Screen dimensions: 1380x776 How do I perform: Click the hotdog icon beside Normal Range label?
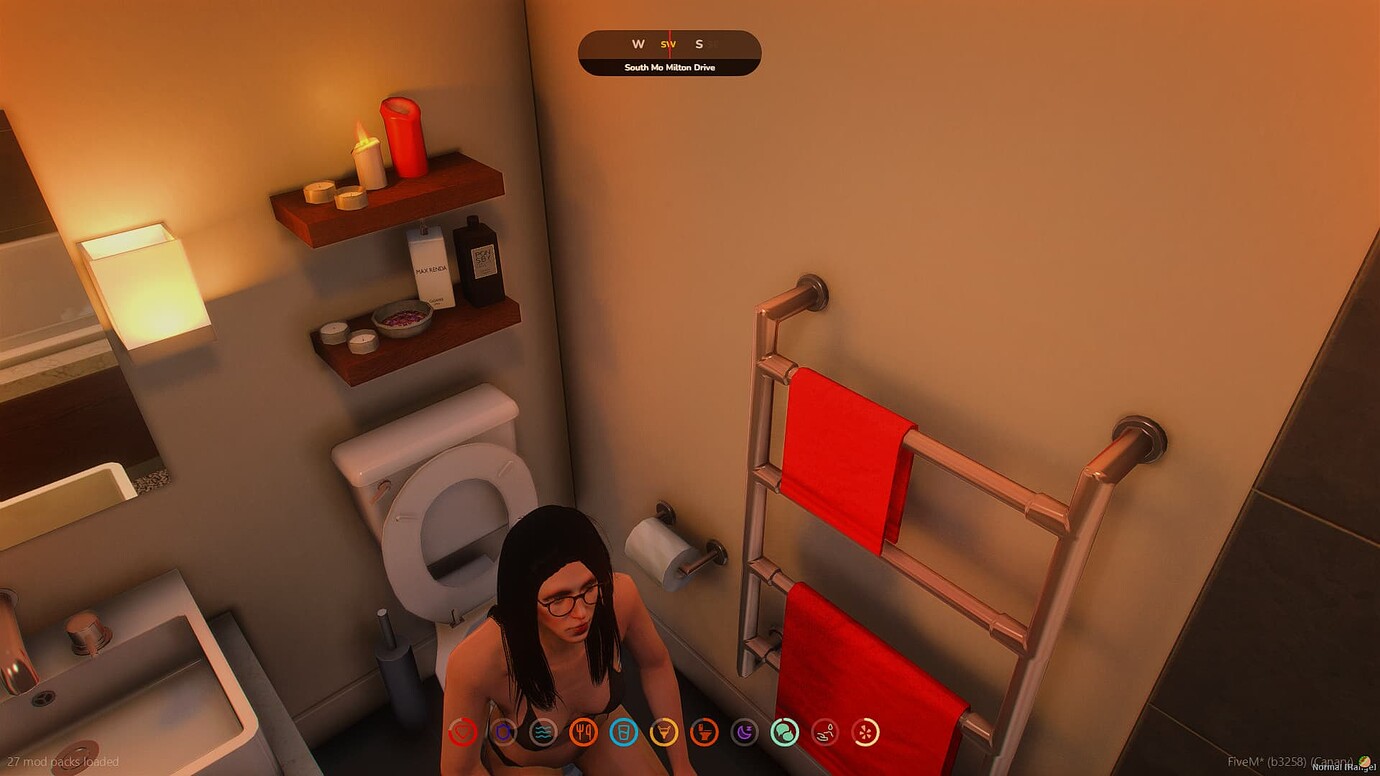[x=1364, y=761]
